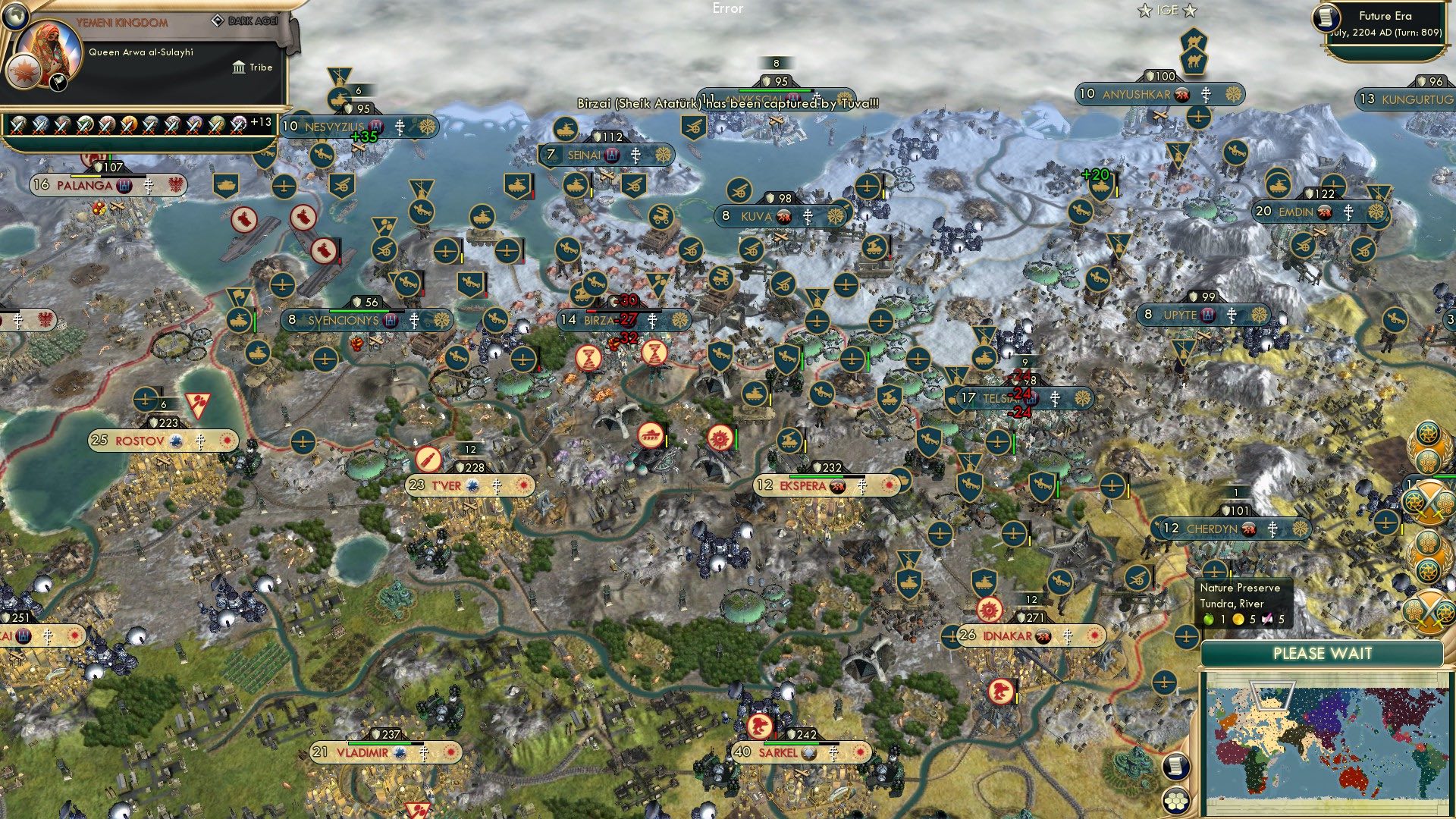Click the Tribe government icon
Screen dimensions: 1456x819
[x=237, y=67]
